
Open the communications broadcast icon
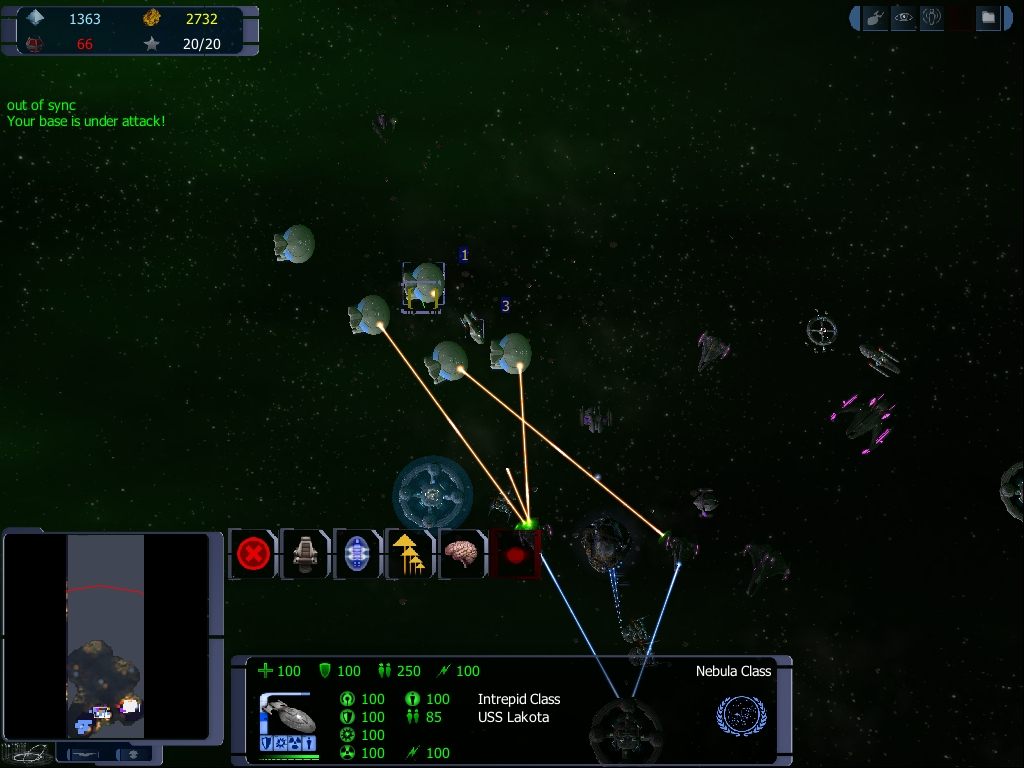tap(931, 18)
